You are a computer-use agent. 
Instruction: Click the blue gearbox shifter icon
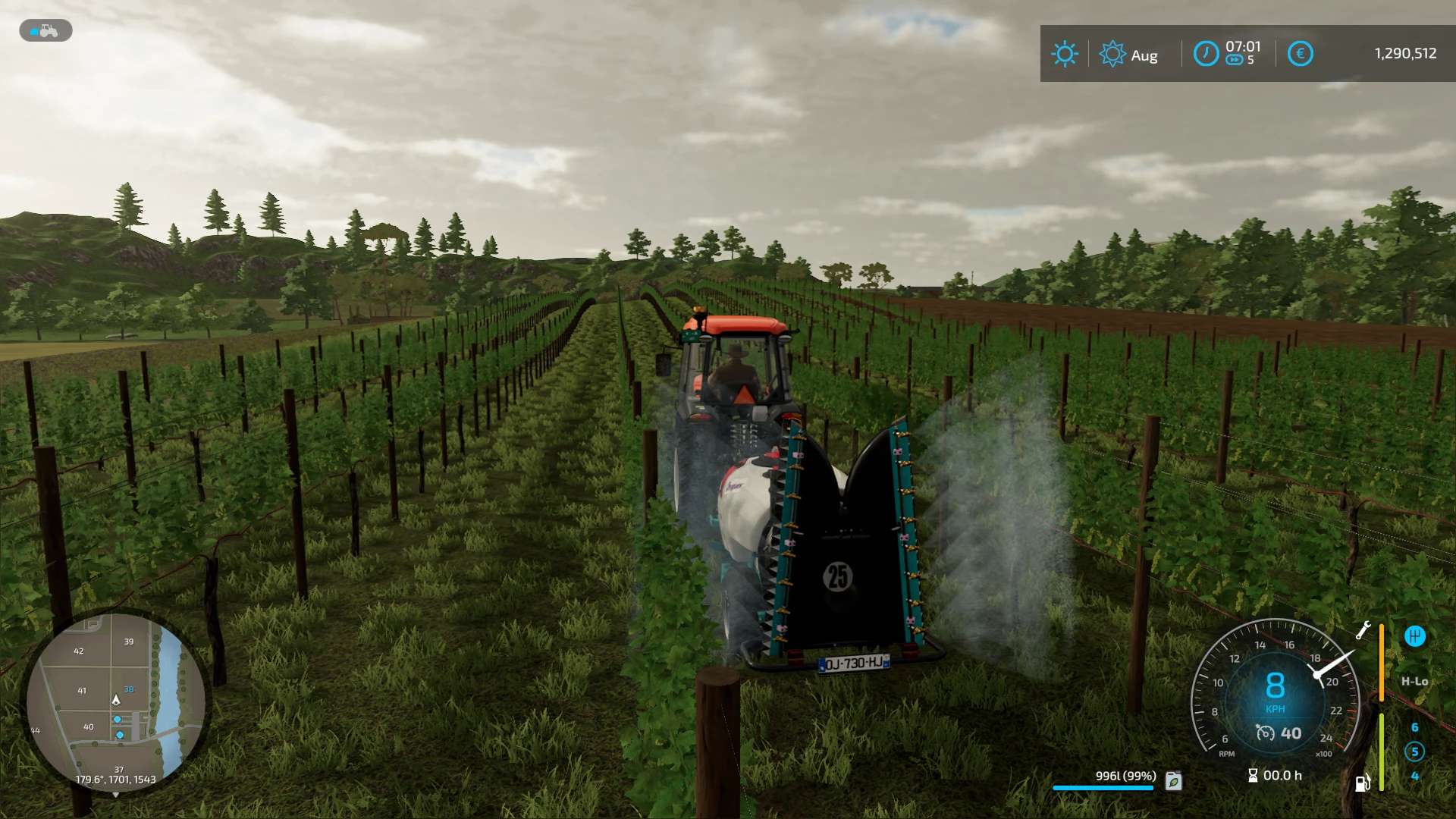coord(1414,636)
